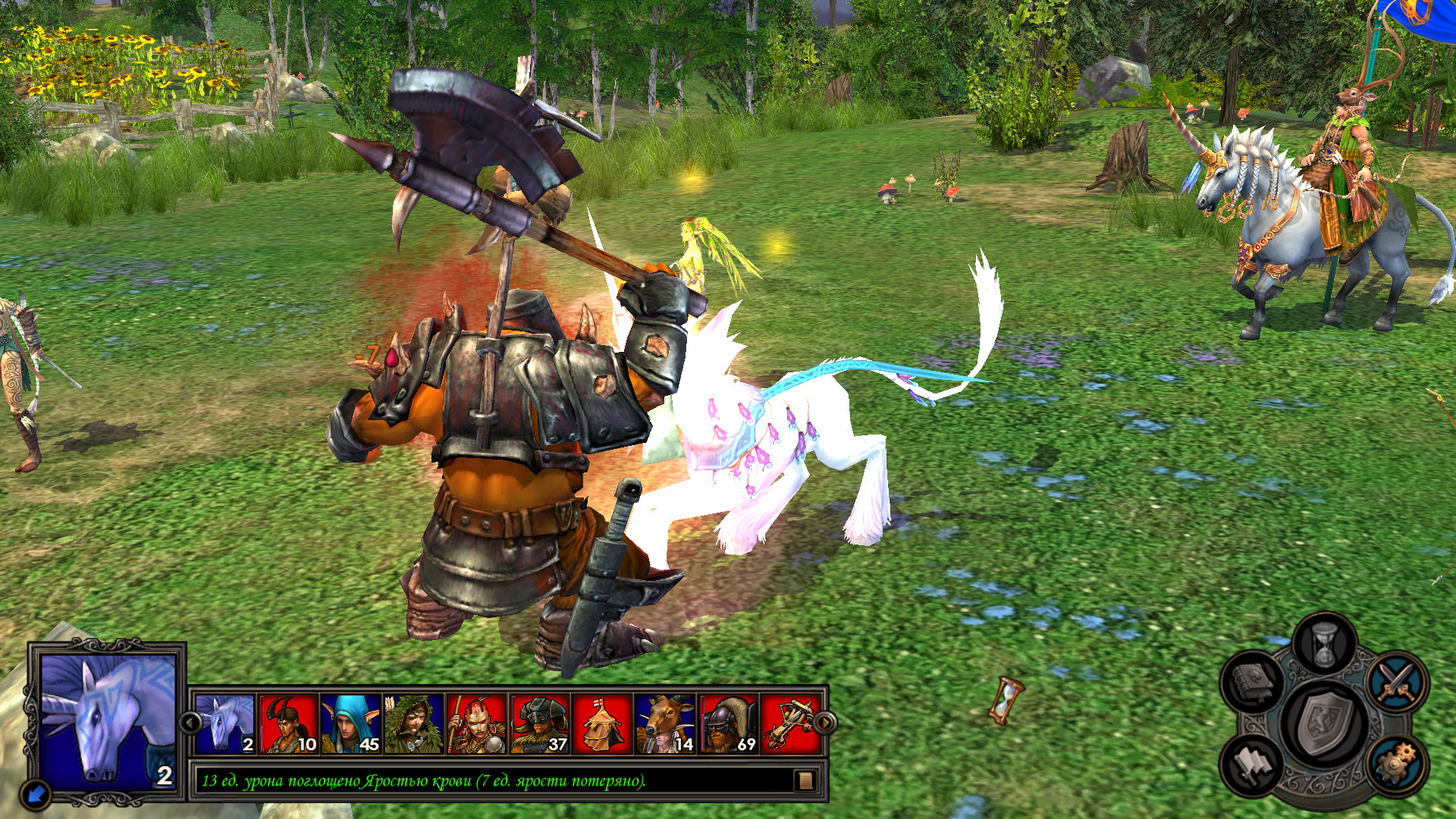
Task: Open the combat log scroll button
Action: (805, 780)
